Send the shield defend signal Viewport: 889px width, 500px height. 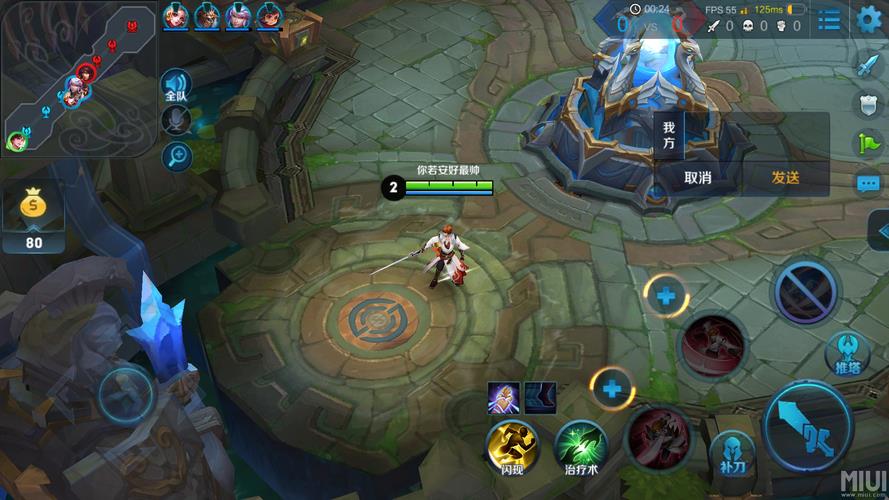pos(867,104)
